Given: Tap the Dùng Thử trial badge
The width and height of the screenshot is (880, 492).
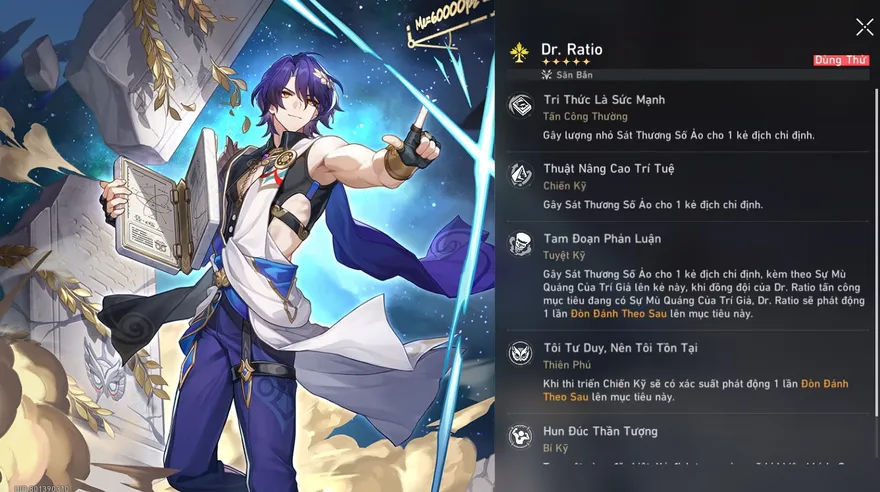Looking at the screenshot, I should click(840, 60).
